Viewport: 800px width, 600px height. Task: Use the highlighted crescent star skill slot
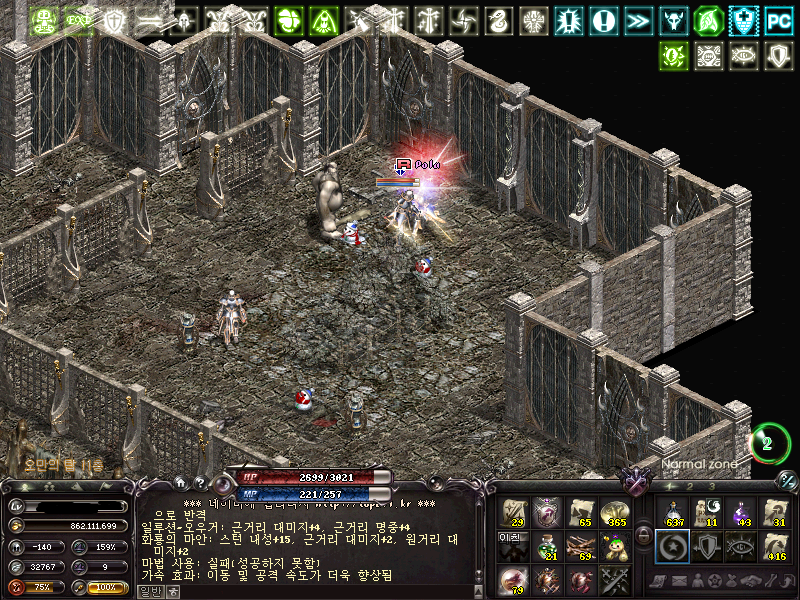(673, 546)
